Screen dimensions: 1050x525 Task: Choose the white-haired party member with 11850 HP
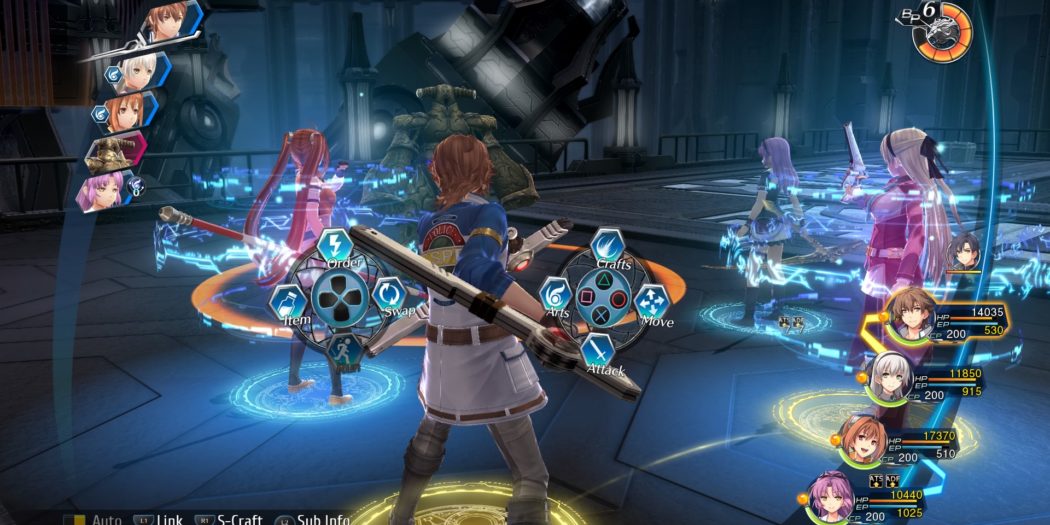point(888,380)
